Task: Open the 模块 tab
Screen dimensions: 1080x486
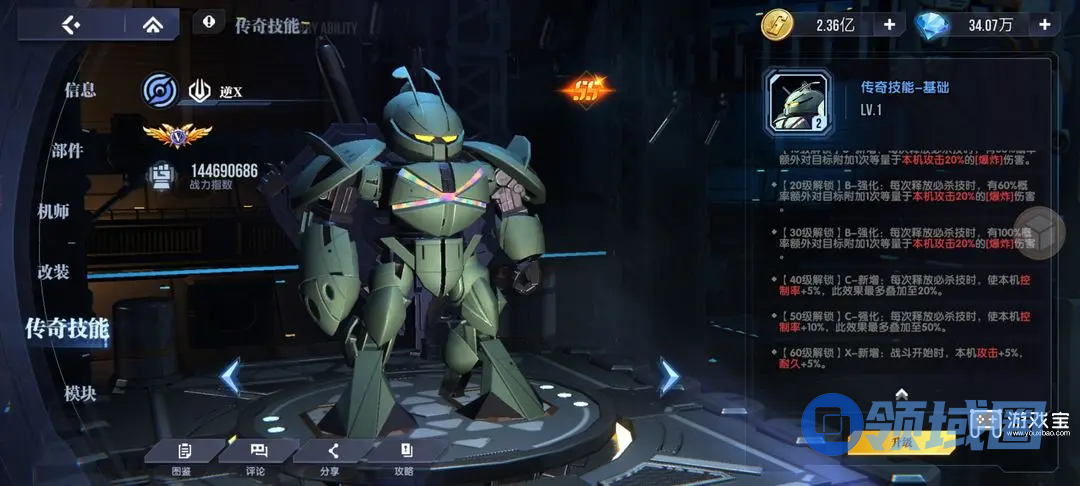Action: click(x=80, y=394)
